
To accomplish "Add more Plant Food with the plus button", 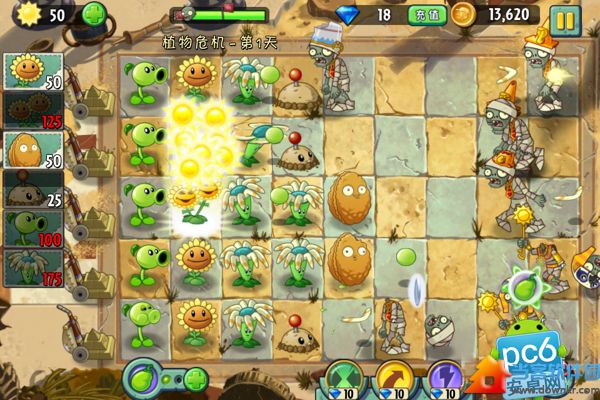I will (196, 379).
